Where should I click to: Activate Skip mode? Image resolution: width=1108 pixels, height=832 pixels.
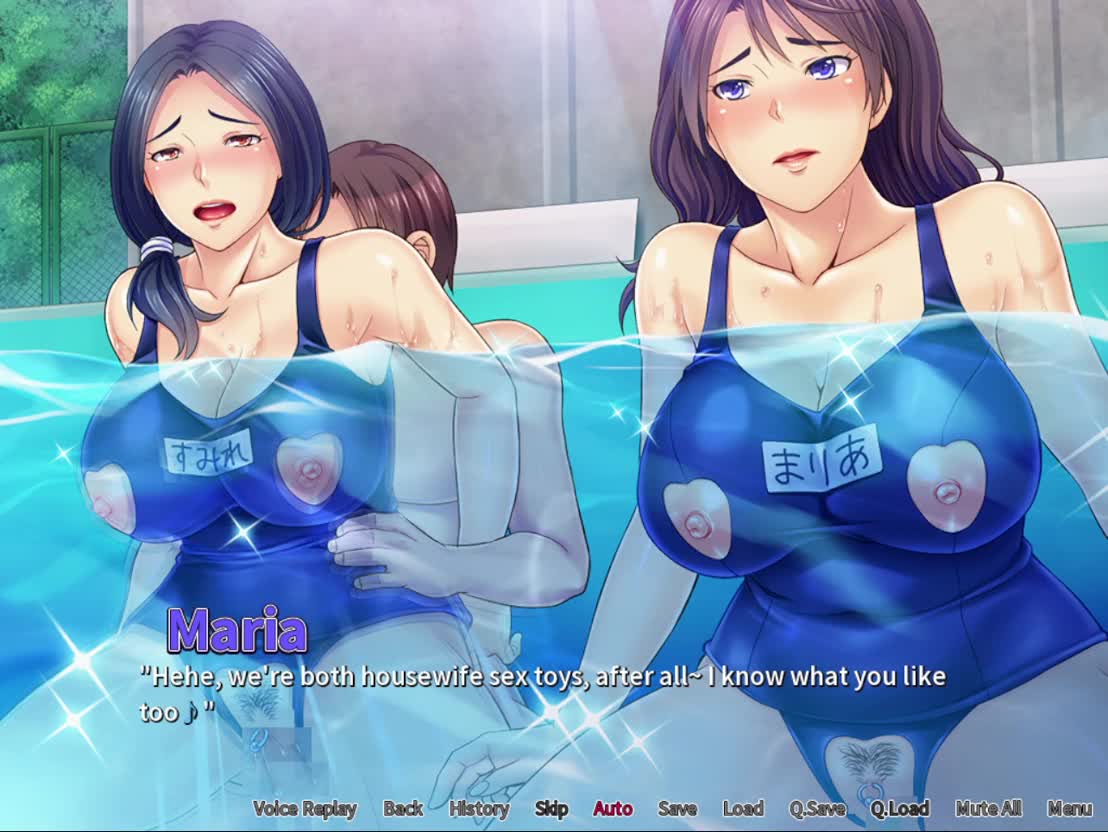tap(551, 809)
